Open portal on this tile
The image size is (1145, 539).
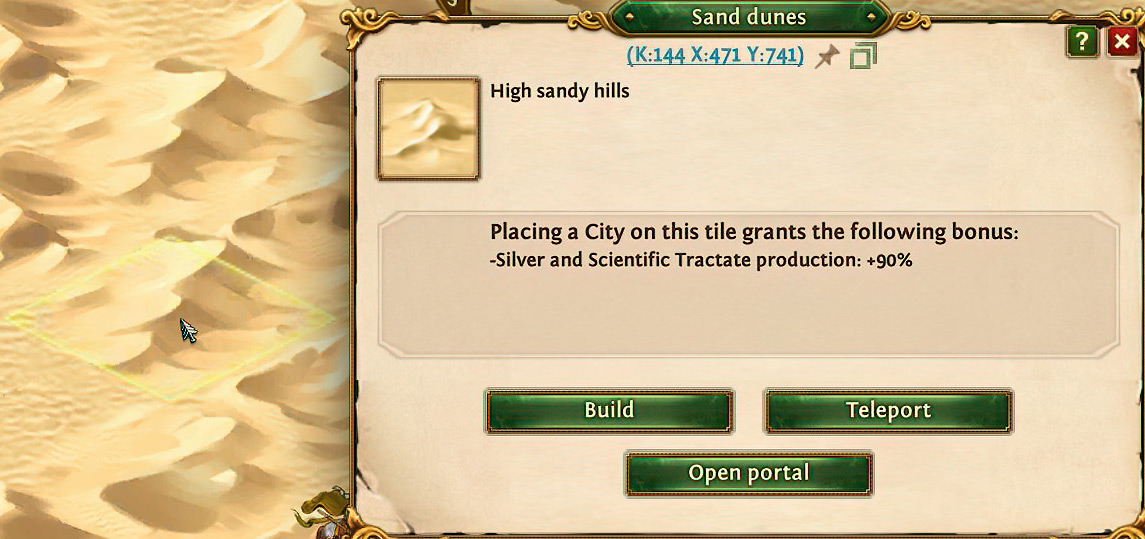coord(748,473)
